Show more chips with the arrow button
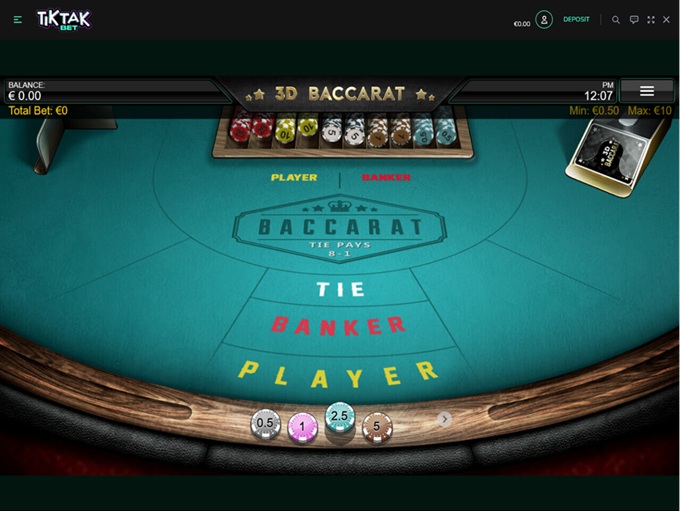Viewport: 680px width, 511px height. pyautogui.click(x=445, y=419)
